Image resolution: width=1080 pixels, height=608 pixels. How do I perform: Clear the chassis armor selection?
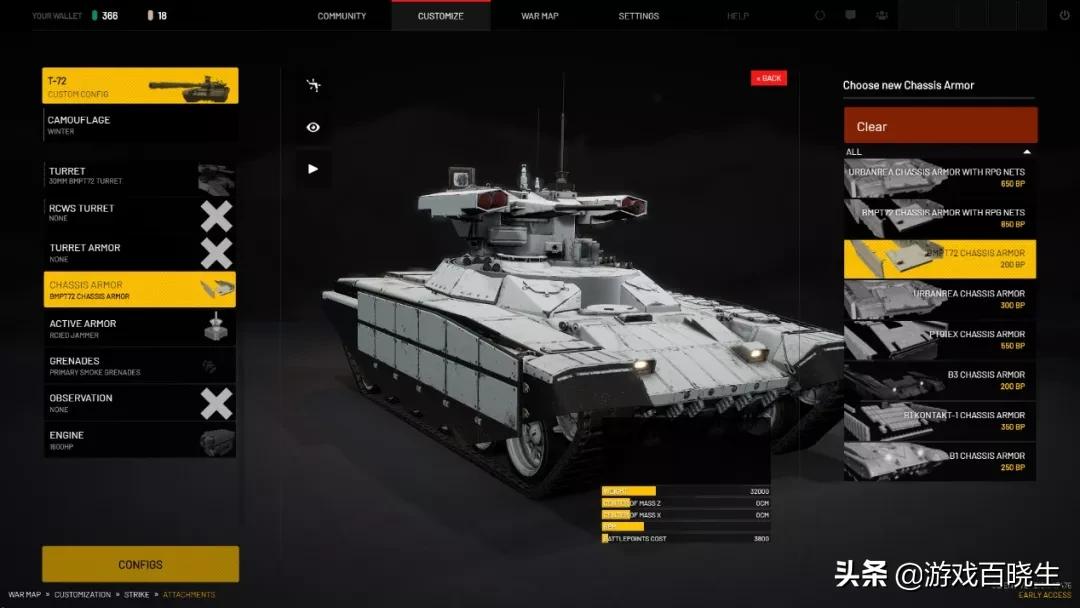click(x=940, y=126)
